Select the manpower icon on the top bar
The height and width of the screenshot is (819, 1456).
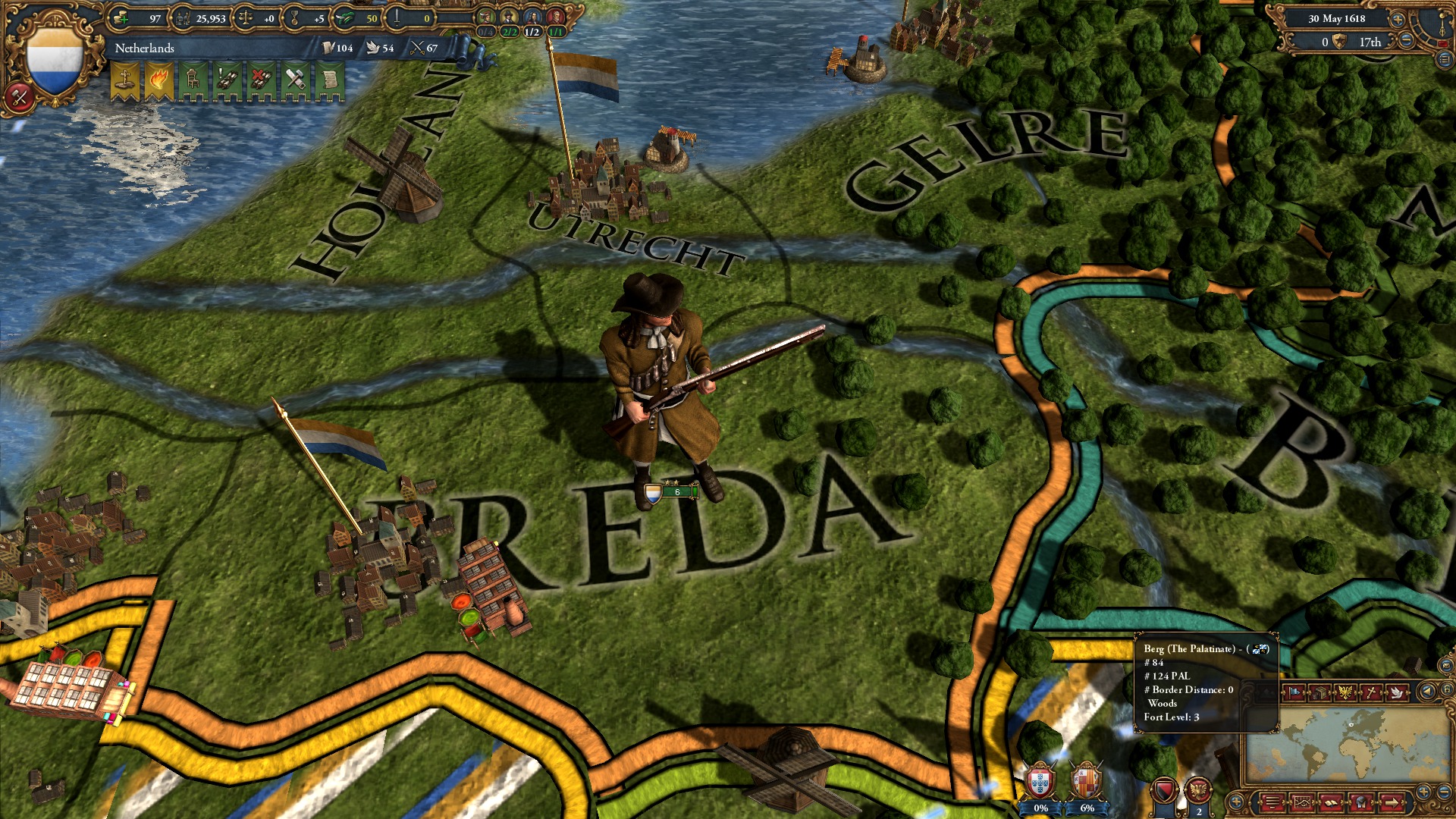point(182,17)
